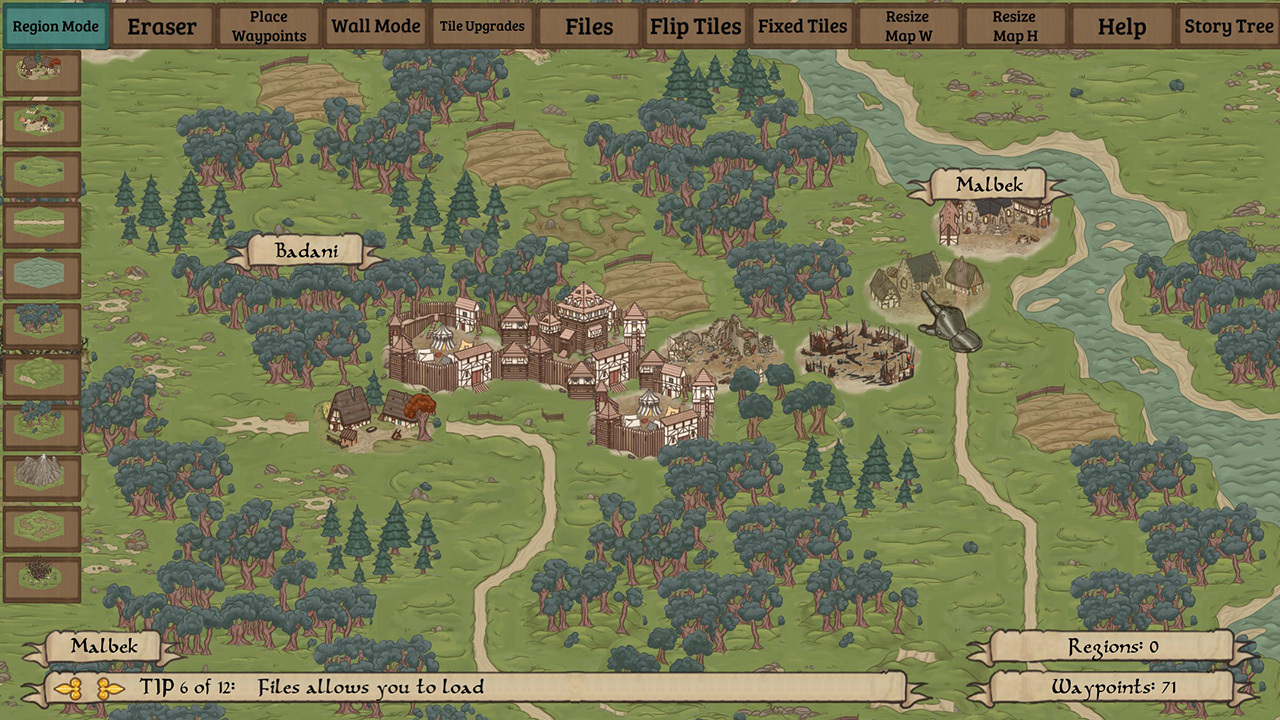This screenshot has height=720, width=1280.
Task: Click the left fleur ornament on the tip bar
Action: 69,688
